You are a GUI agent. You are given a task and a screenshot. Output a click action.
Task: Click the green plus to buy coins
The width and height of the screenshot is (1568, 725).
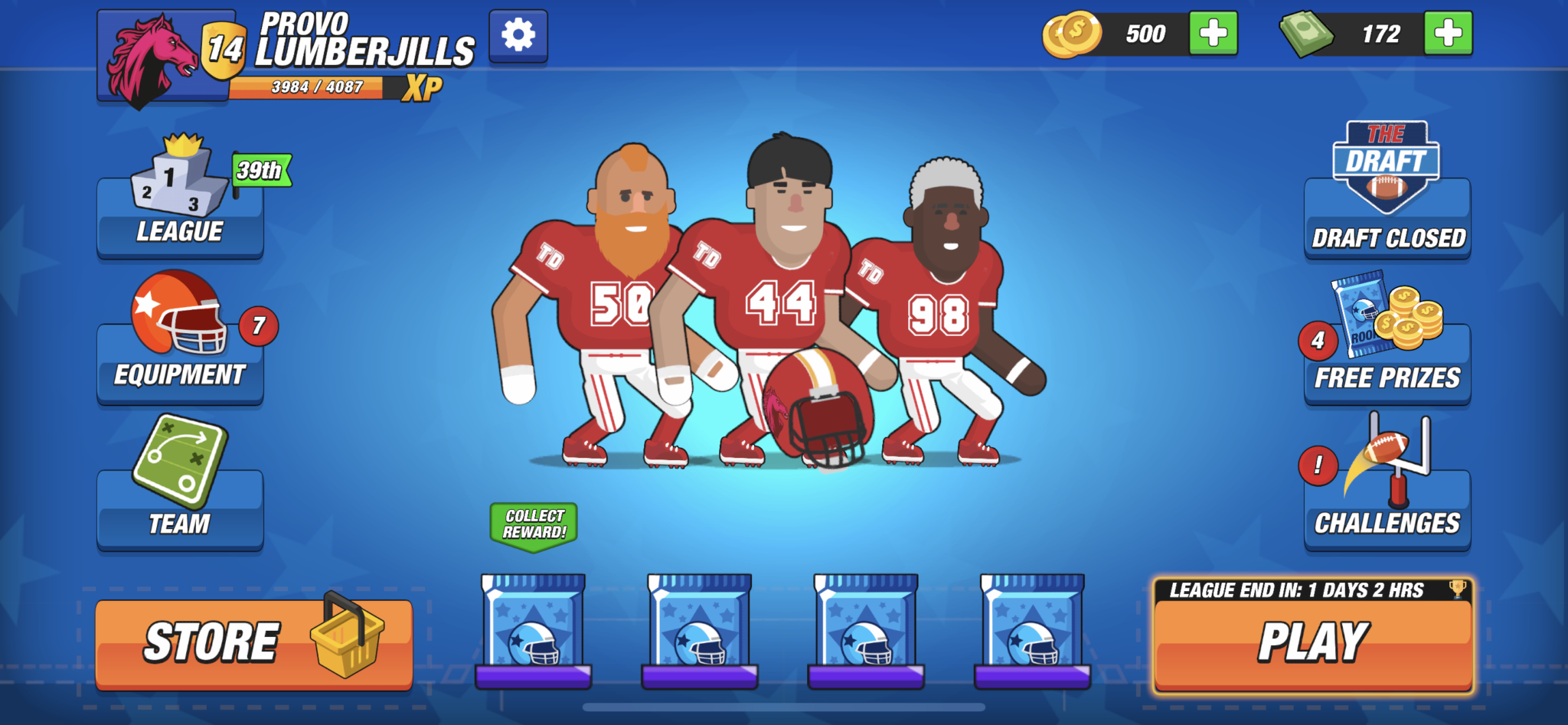point(1214,33)
